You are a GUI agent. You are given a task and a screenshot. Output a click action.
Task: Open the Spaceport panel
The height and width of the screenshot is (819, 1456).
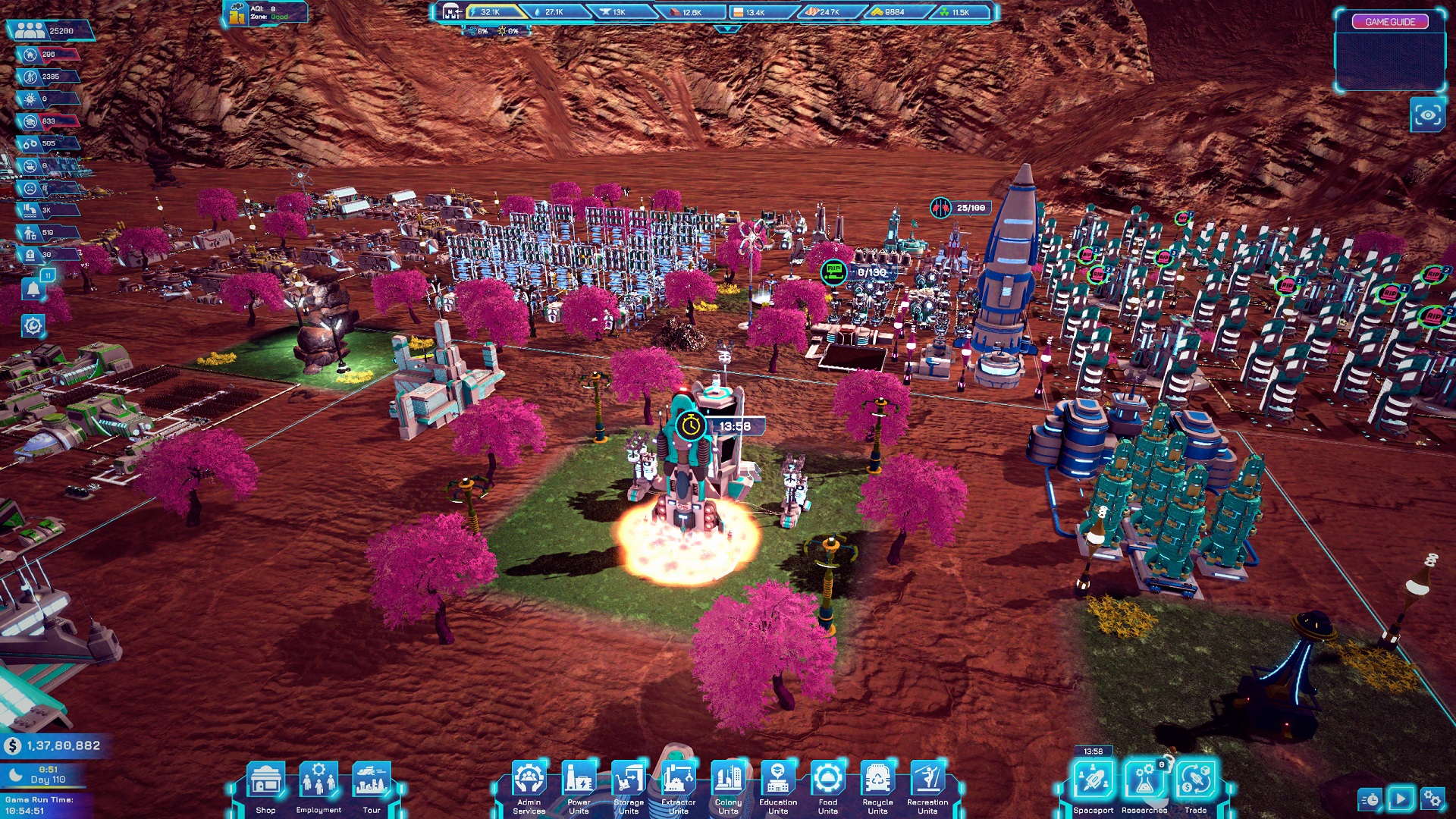[x=1093, y=781]
